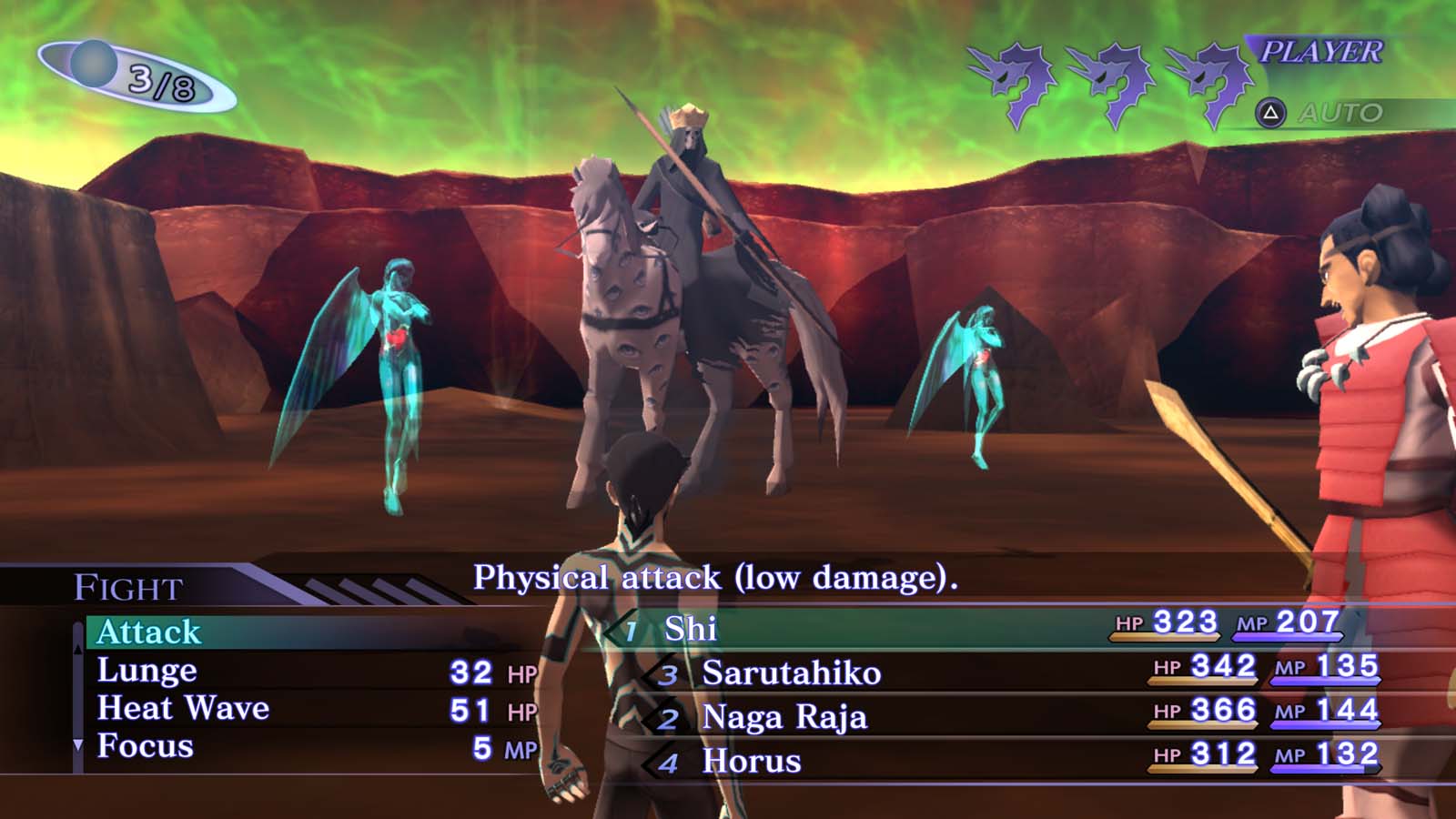Toggle AUTO battle mode
The image size is (1456, 819).
point(1333,112)
